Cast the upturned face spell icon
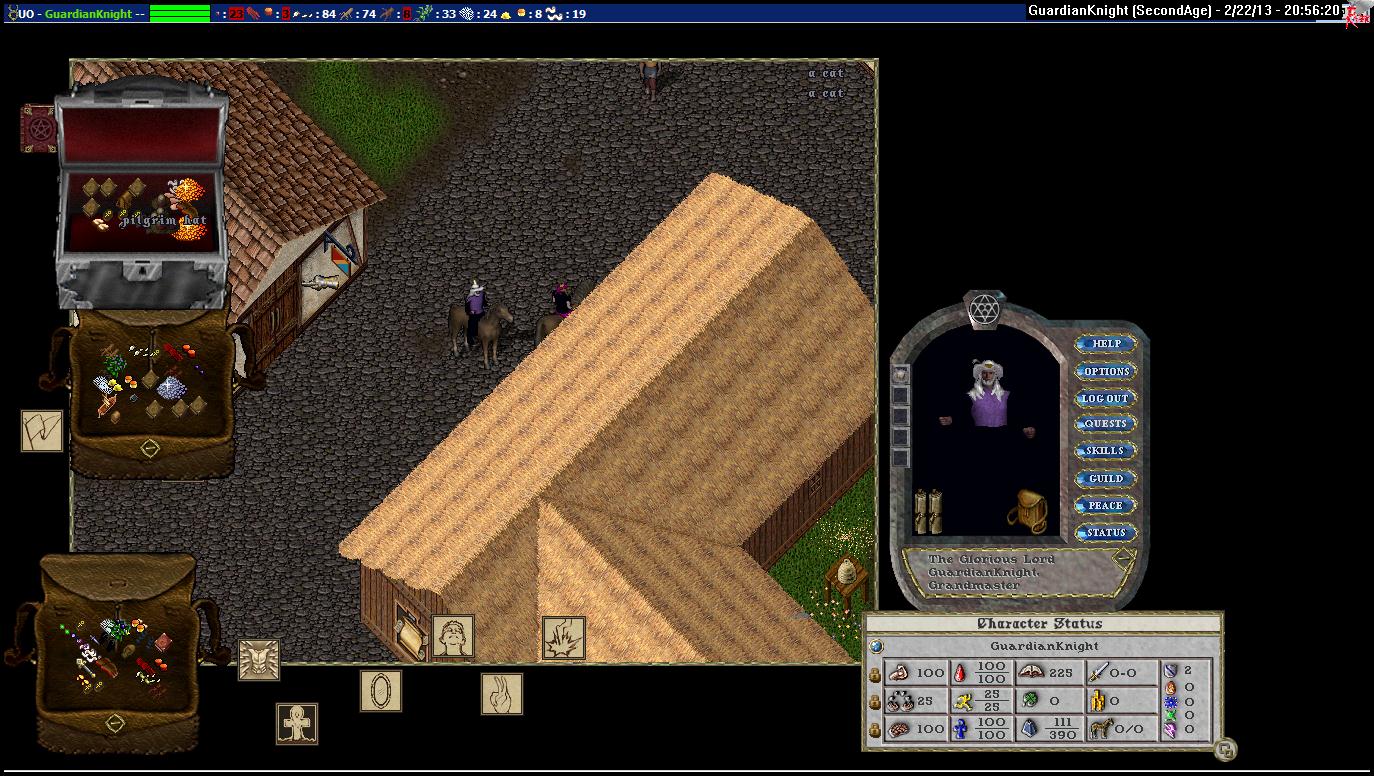Image resolution: width=1374 pixels, height=776 pixels. pos(453,637)
